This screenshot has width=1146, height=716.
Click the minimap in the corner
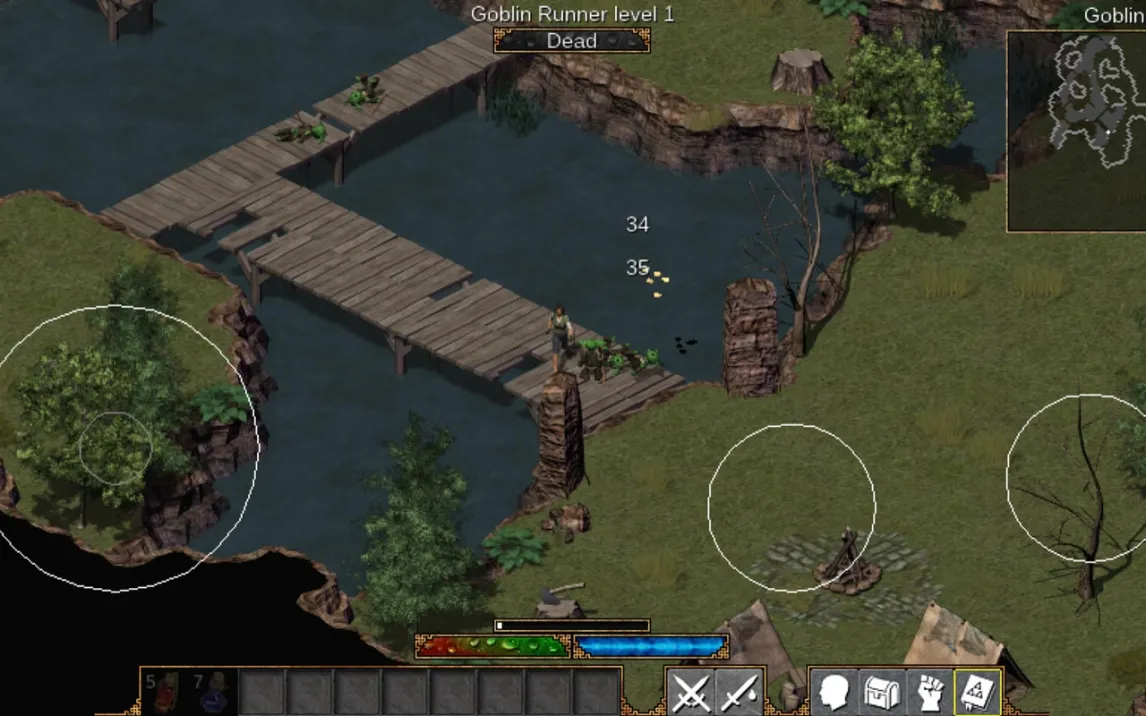[1076, 131]
